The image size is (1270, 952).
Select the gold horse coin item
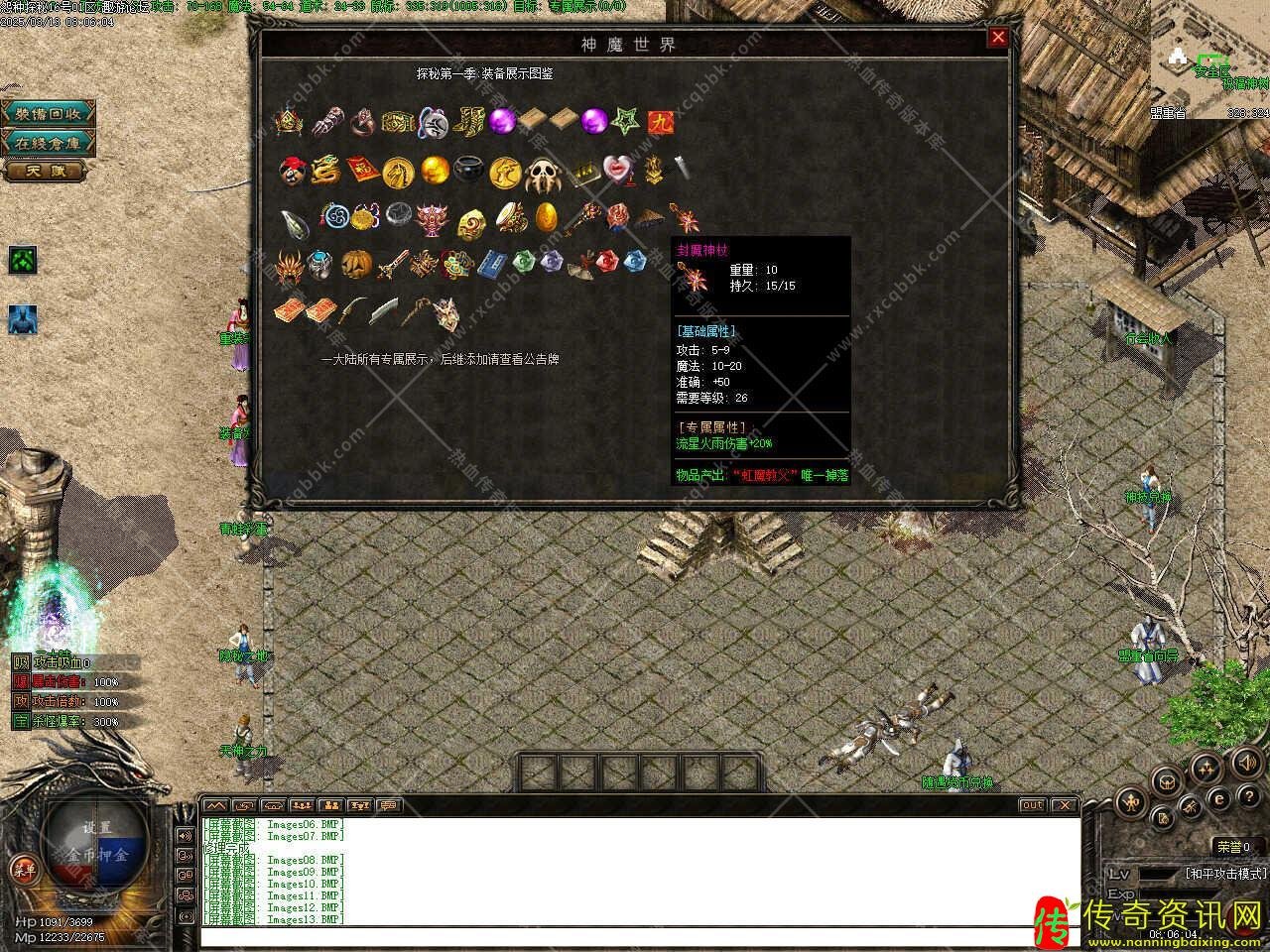click(398, 171)
